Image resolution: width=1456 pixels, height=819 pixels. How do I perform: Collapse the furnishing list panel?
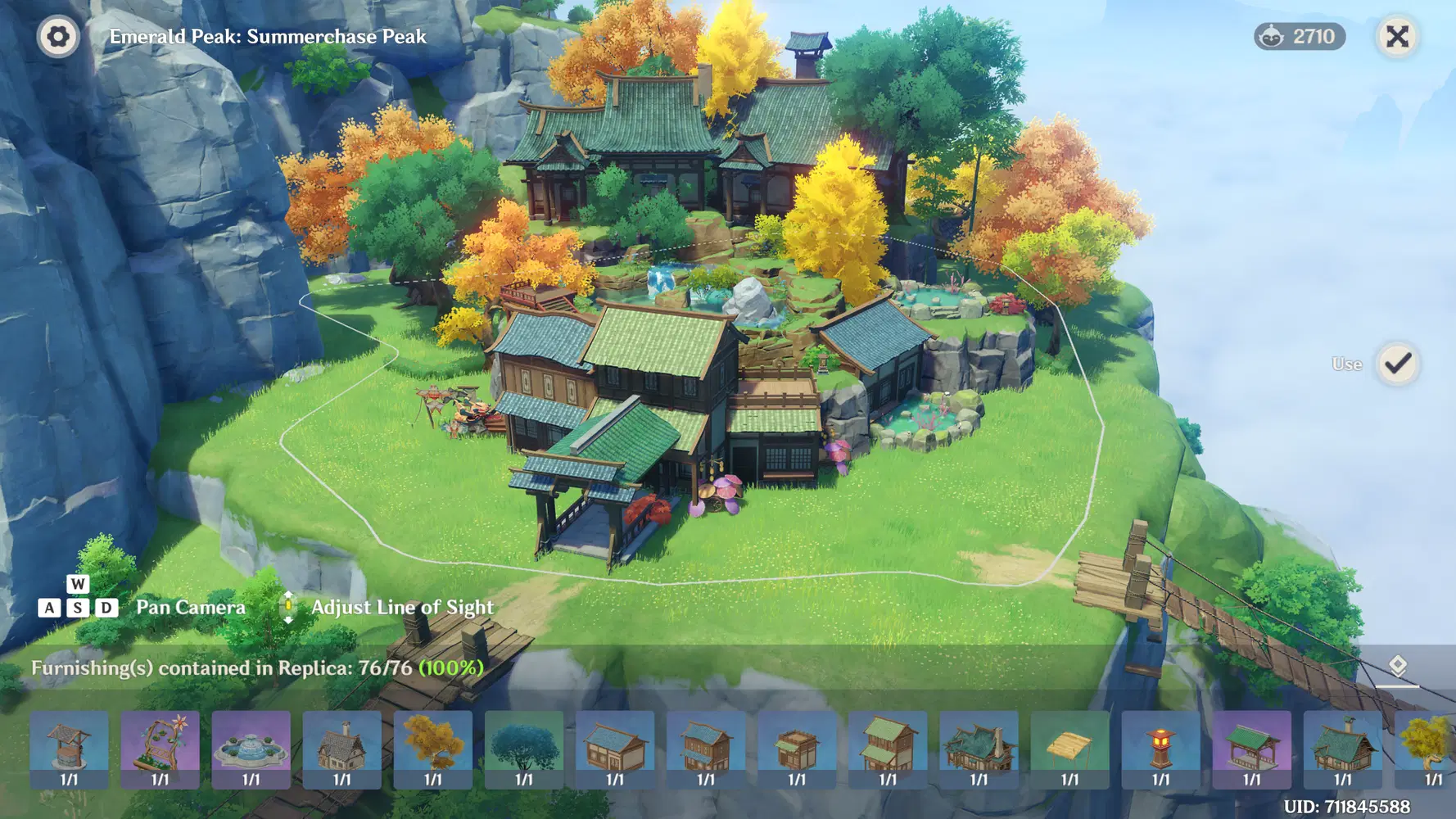coord(1397,667)
